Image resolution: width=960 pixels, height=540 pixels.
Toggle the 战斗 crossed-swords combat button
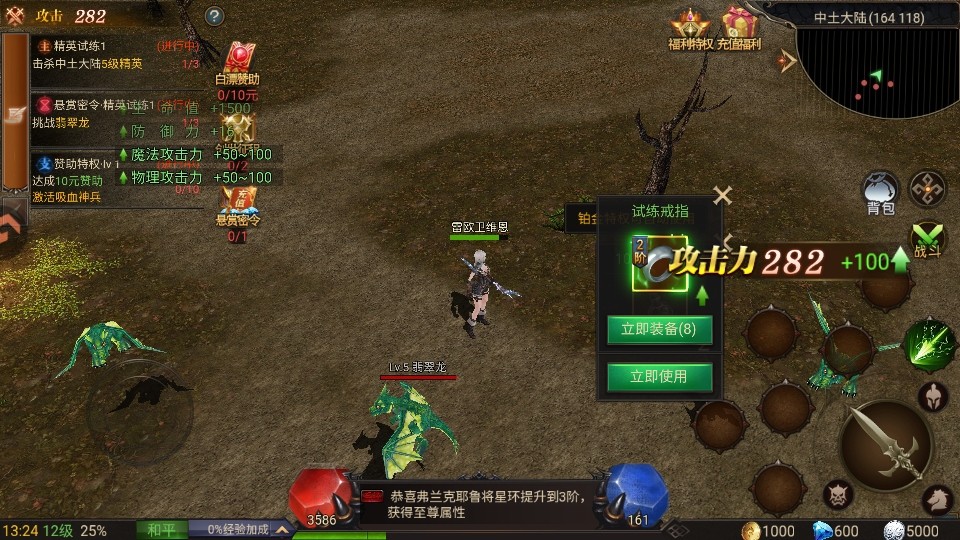pos(929,240)
